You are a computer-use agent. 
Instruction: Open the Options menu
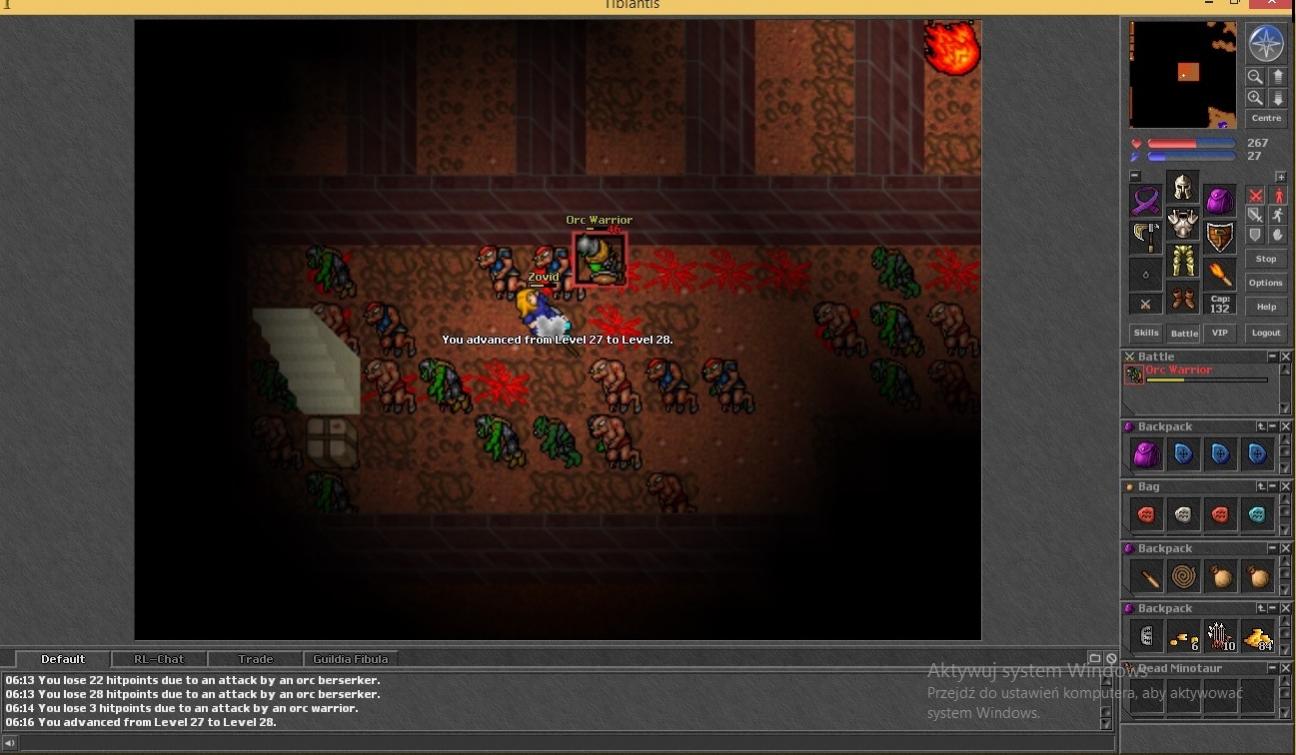pyautogui.click(x=1266, y=283)
